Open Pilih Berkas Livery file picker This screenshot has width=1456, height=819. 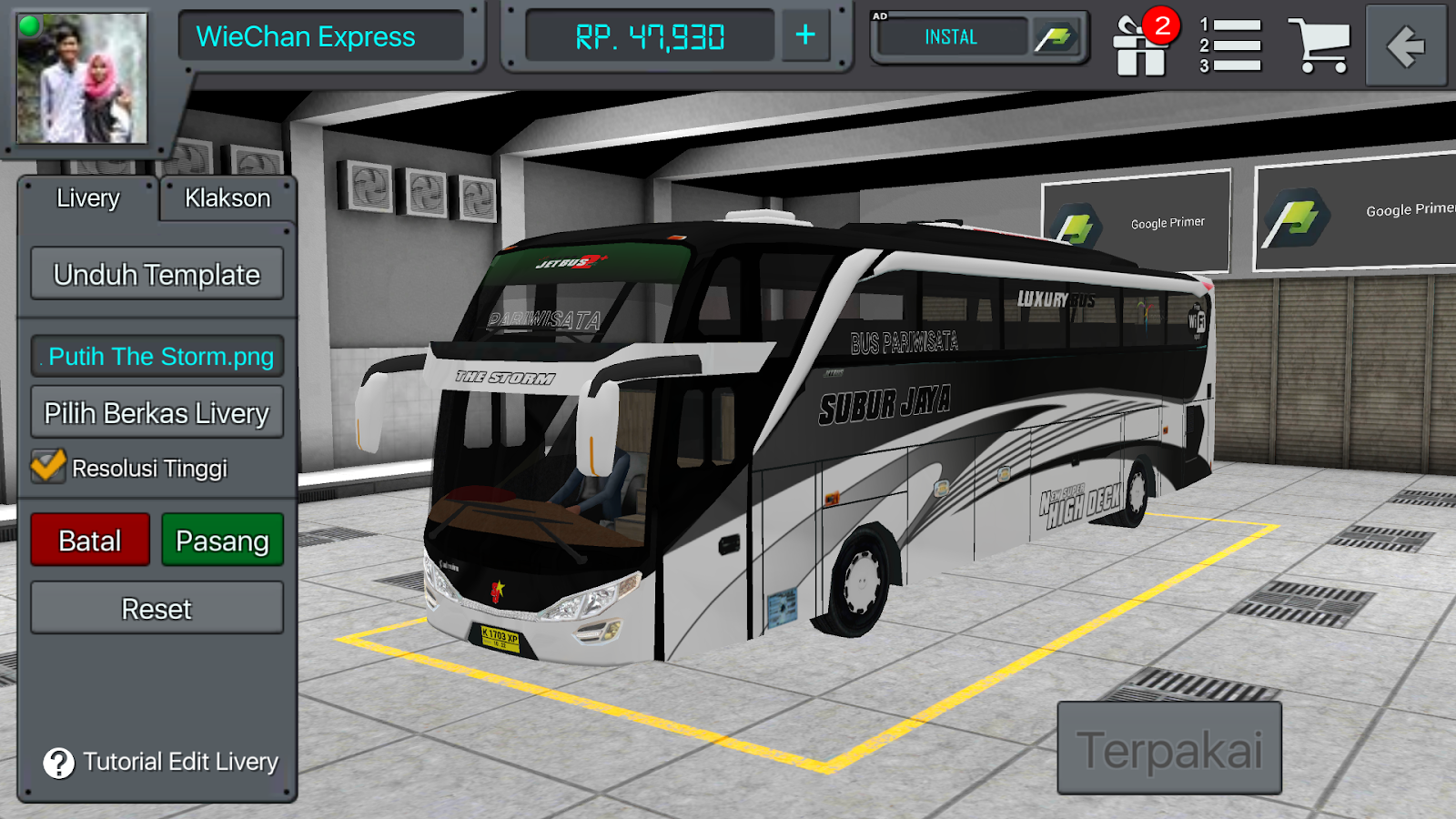point(156,411)
